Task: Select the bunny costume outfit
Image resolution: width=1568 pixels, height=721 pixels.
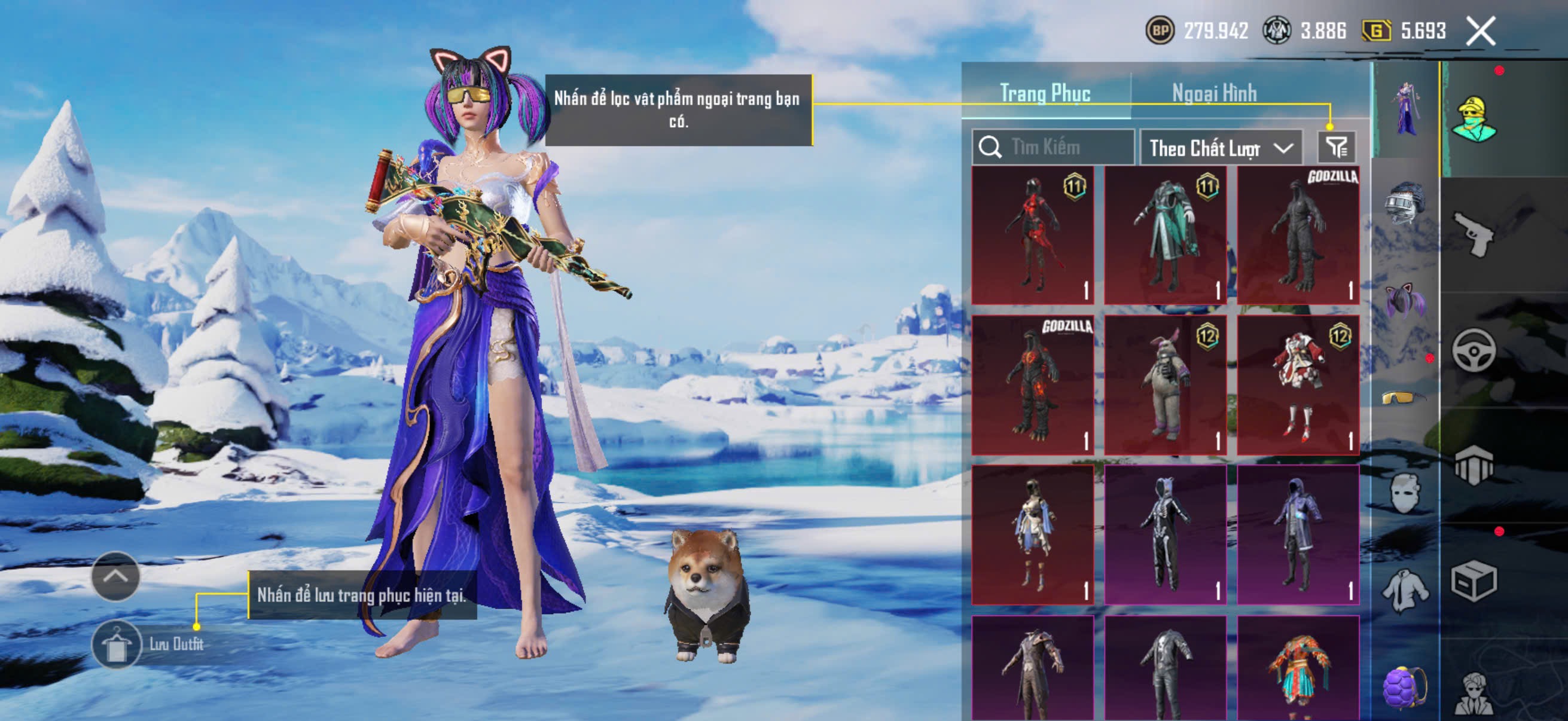Action: [1165, 385]
